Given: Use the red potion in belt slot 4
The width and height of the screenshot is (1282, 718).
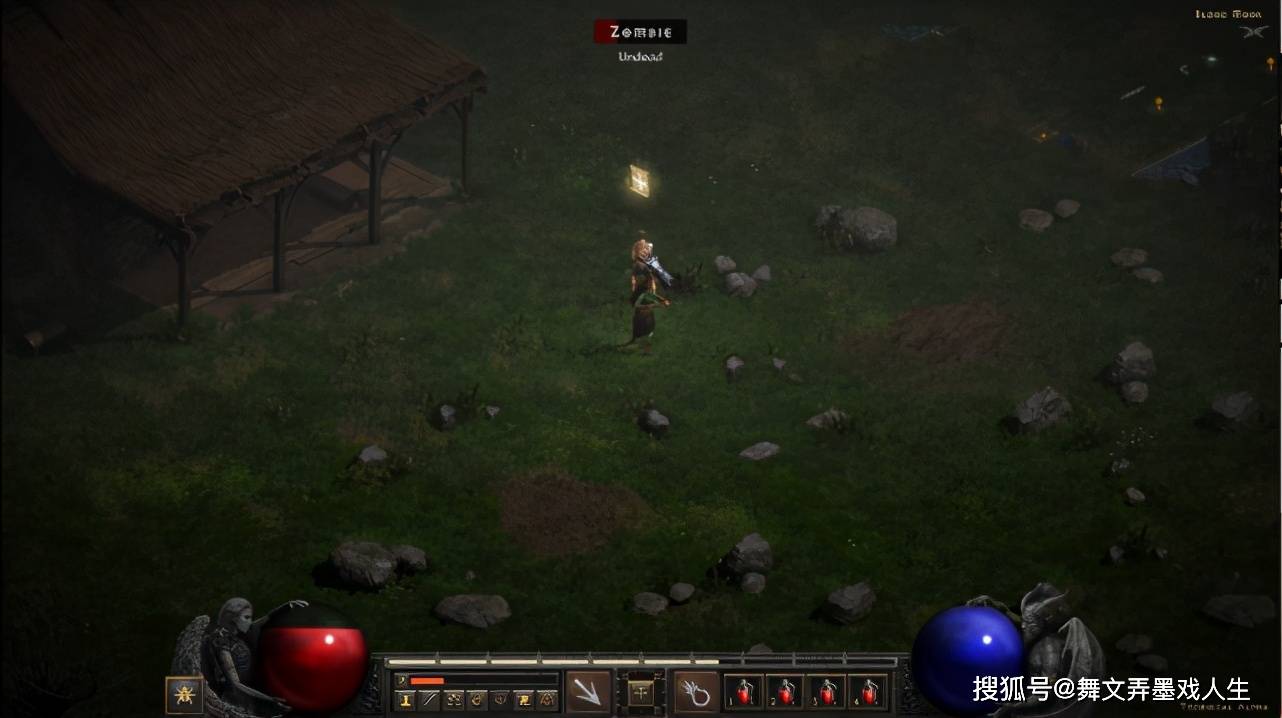Looking at the screenshot, I should coord(868,691).
